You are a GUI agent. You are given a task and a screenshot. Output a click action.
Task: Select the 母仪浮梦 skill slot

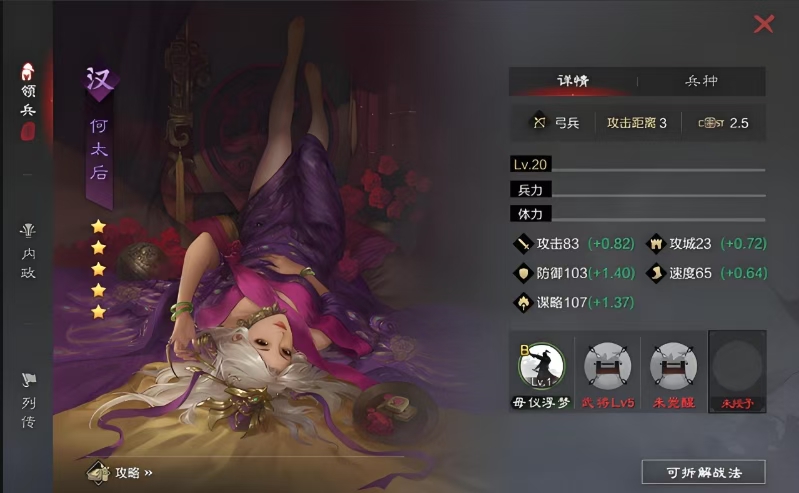[543, 366]
